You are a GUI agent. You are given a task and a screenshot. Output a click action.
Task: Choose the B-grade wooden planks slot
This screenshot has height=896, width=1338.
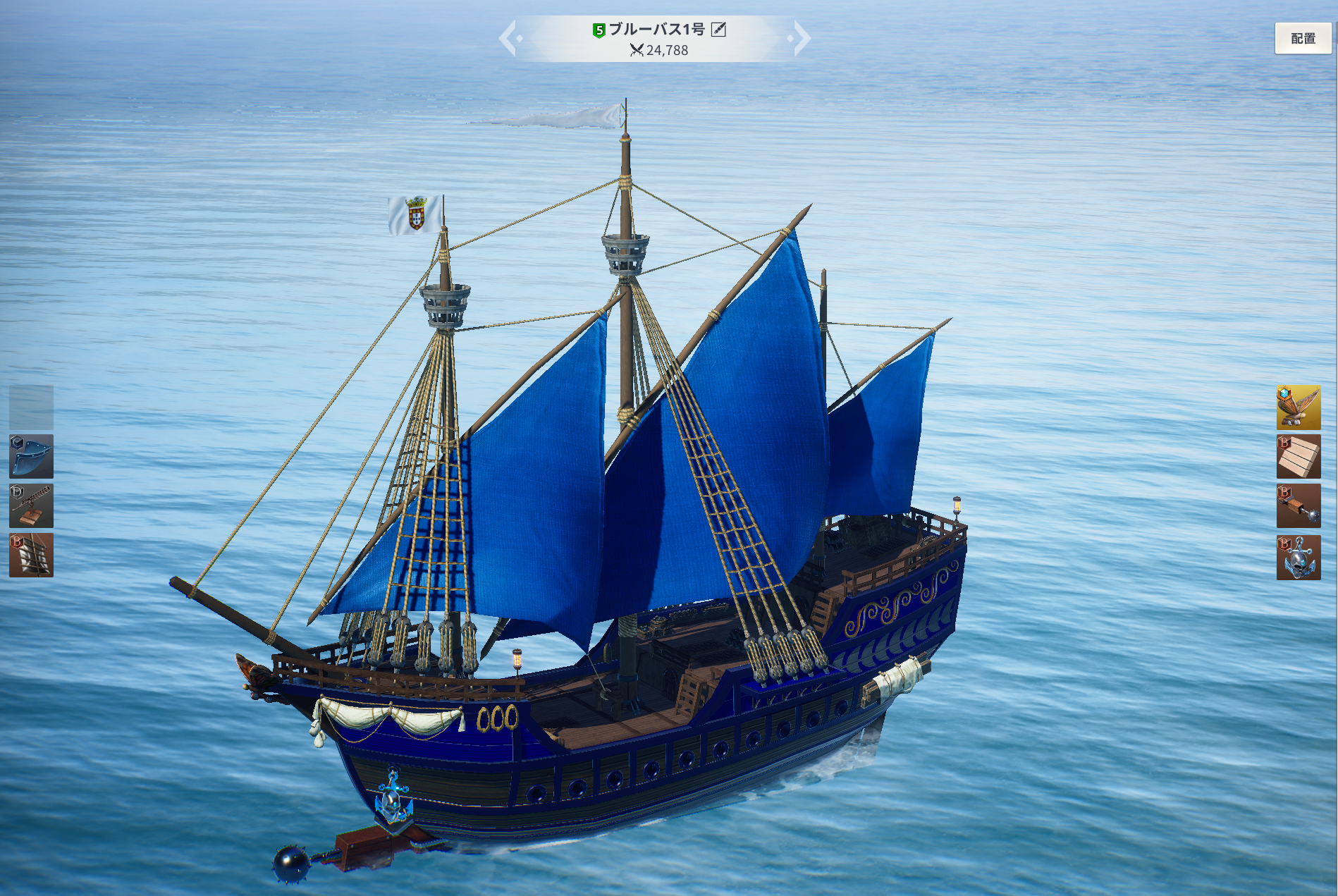pyautogui.click(x=1298, y=456)
